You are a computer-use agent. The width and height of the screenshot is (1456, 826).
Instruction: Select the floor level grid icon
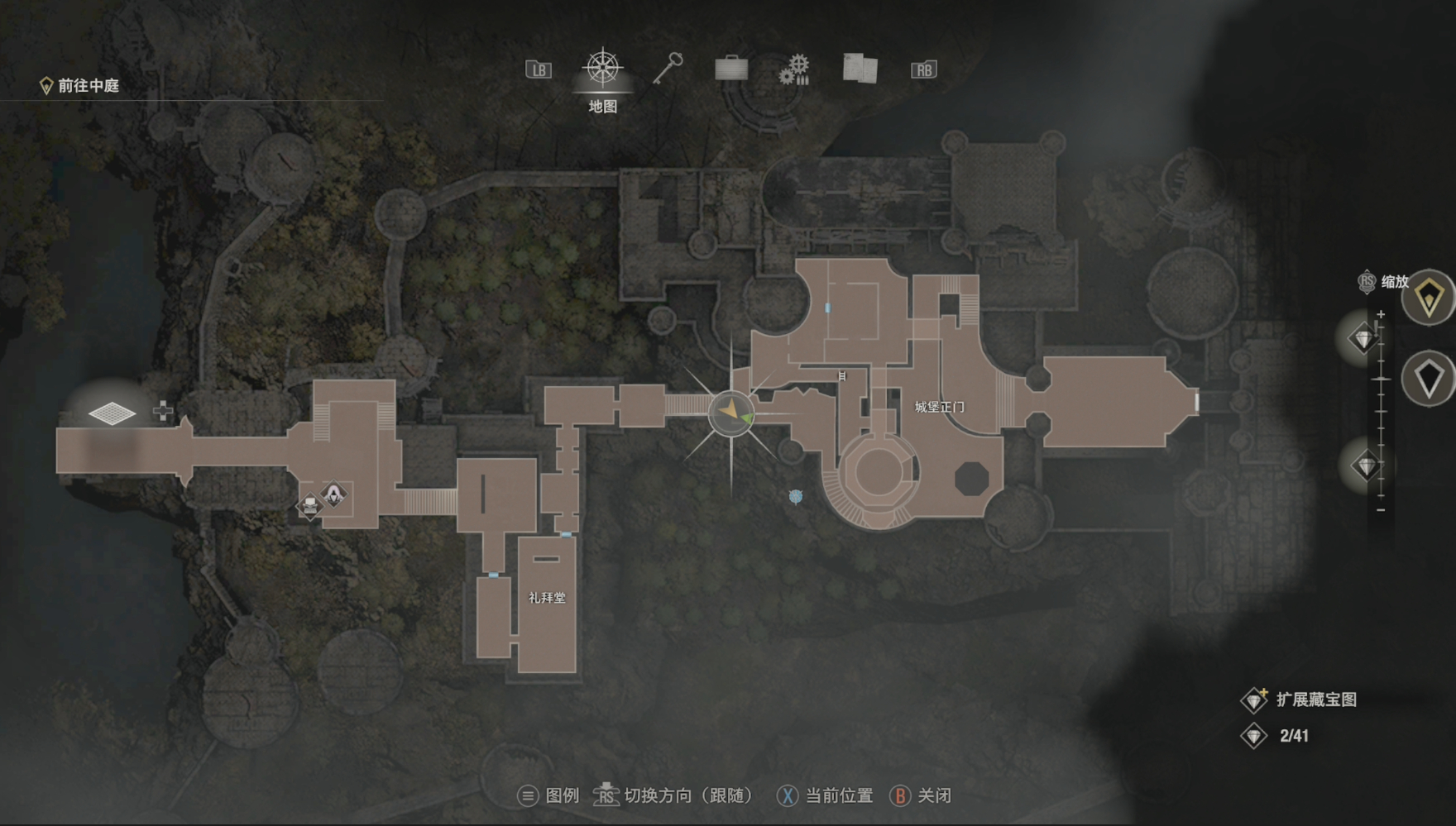click(112, 413)
